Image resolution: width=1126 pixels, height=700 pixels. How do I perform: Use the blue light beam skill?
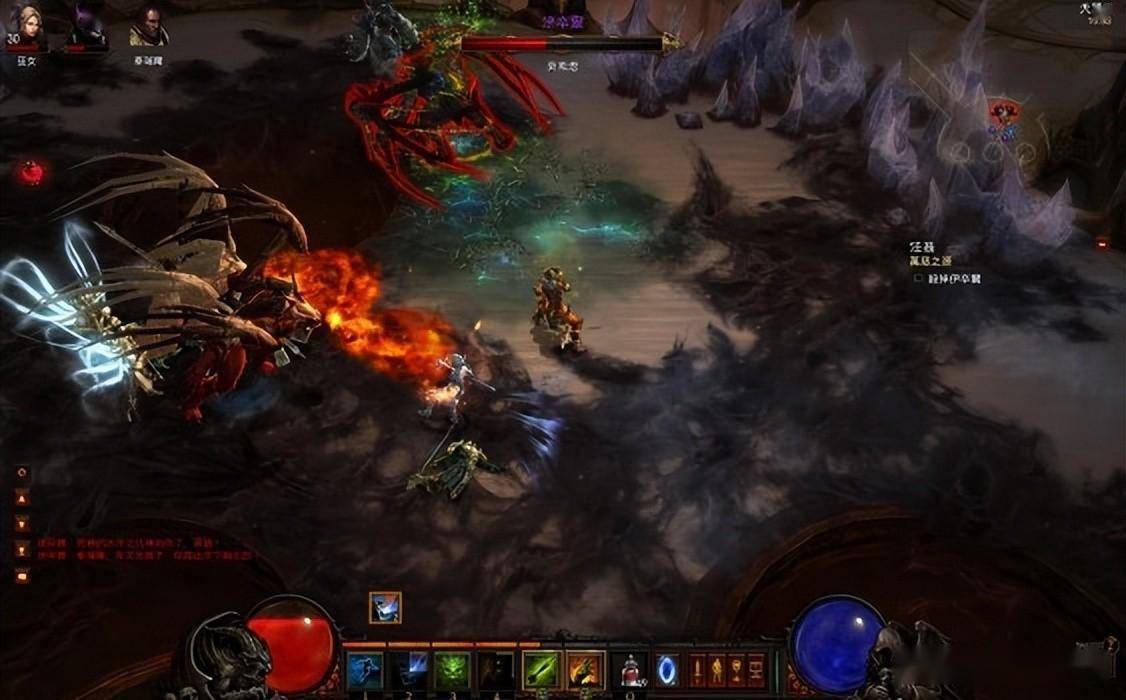[x=408, y=669]
